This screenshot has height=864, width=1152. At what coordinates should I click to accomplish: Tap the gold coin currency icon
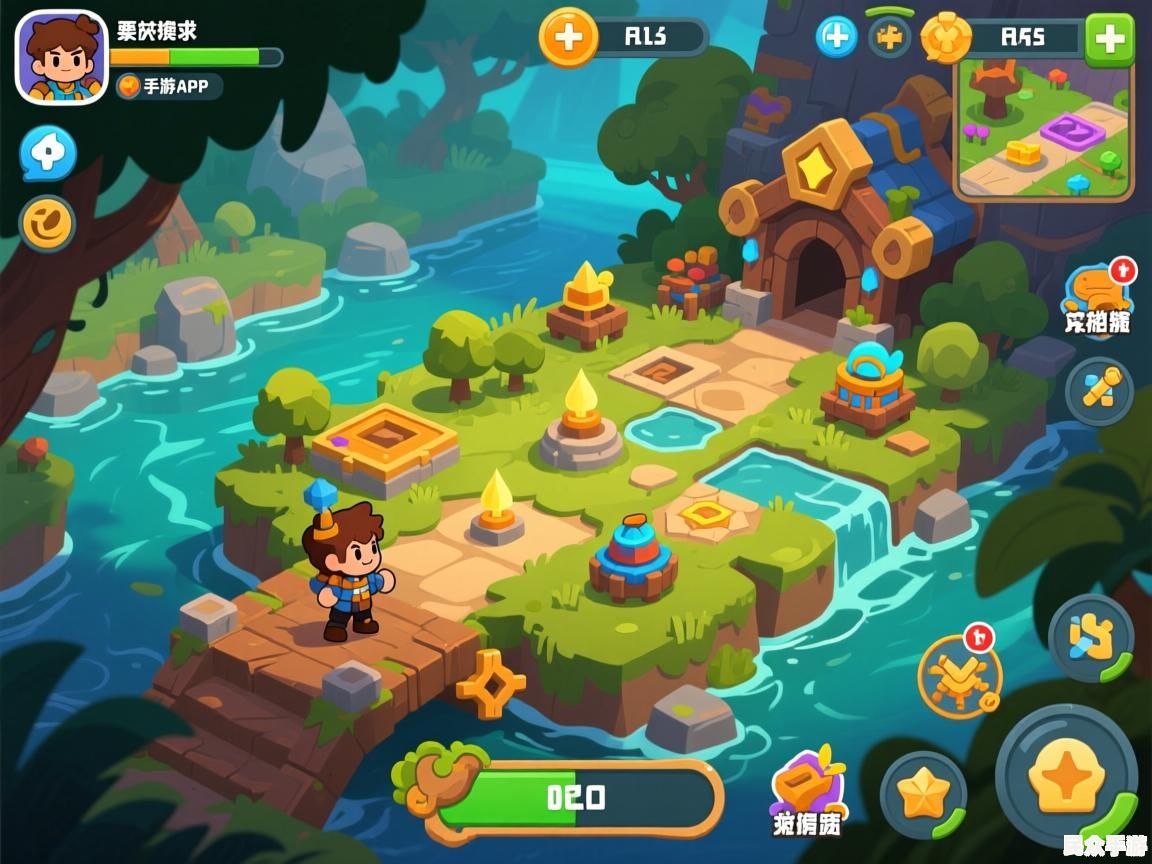[x=944, y=38]
